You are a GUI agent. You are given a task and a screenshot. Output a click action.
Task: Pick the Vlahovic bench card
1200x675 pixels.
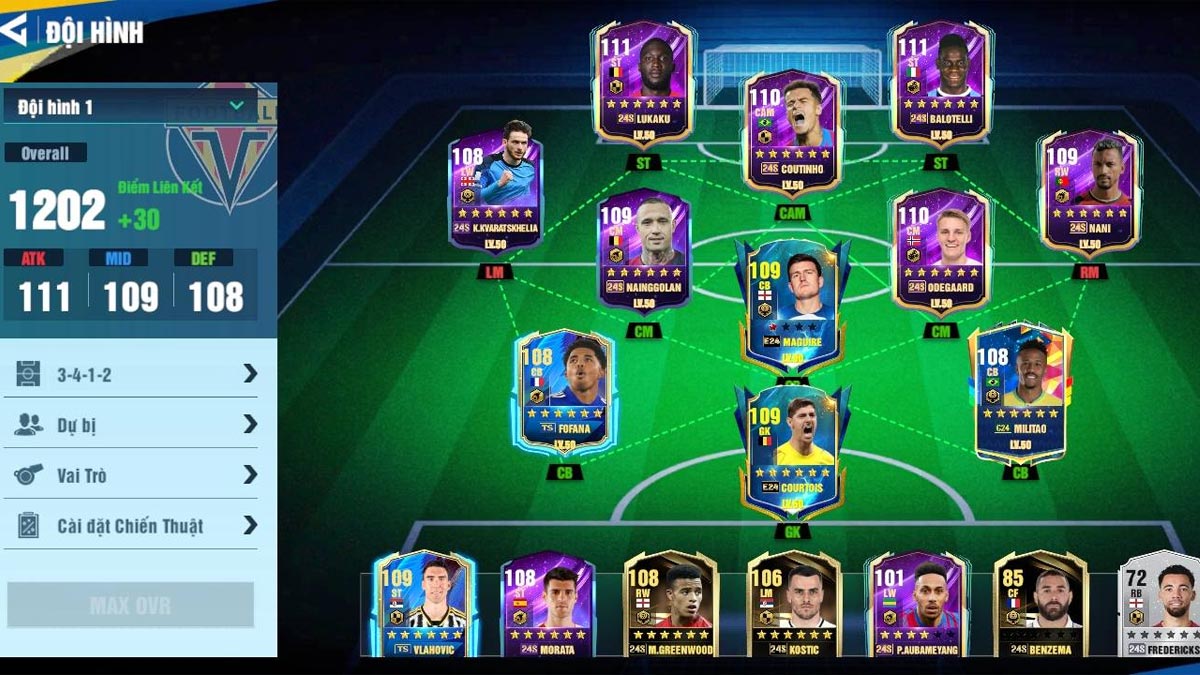423,605
